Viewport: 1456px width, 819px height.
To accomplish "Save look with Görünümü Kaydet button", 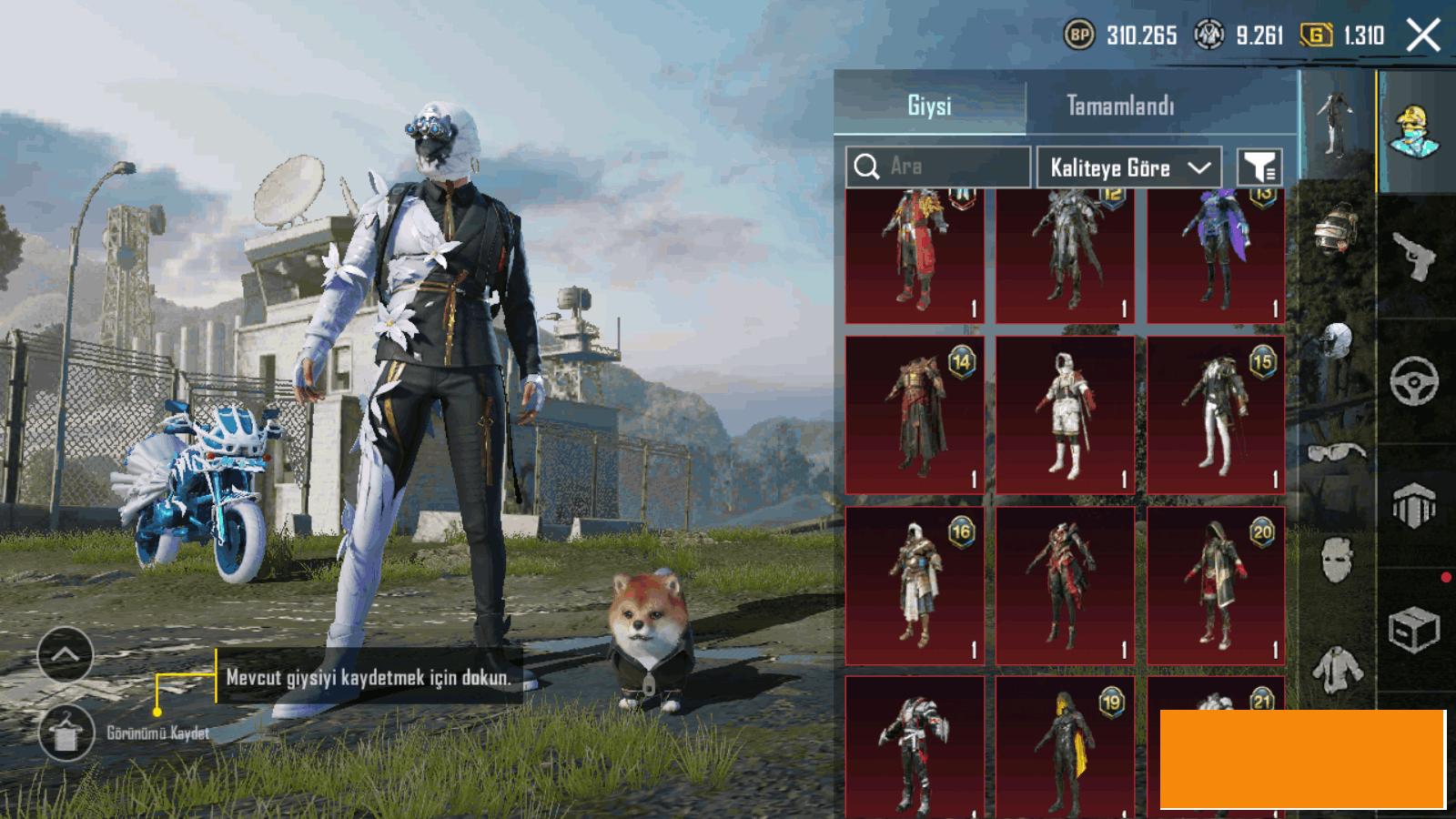I will point(66,733).
